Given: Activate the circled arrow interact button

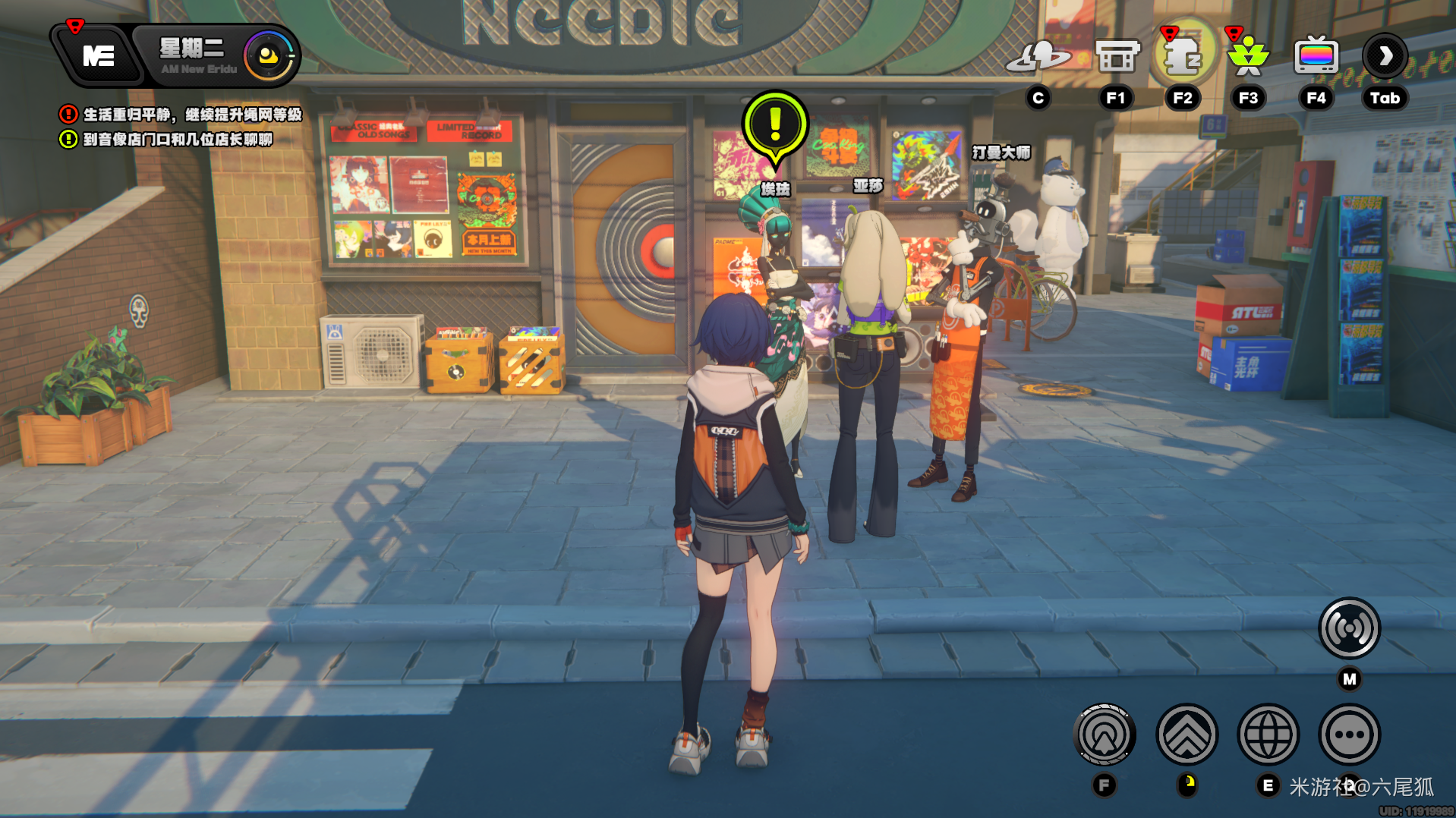Looking at the screenshot, I should [1105, 735].
